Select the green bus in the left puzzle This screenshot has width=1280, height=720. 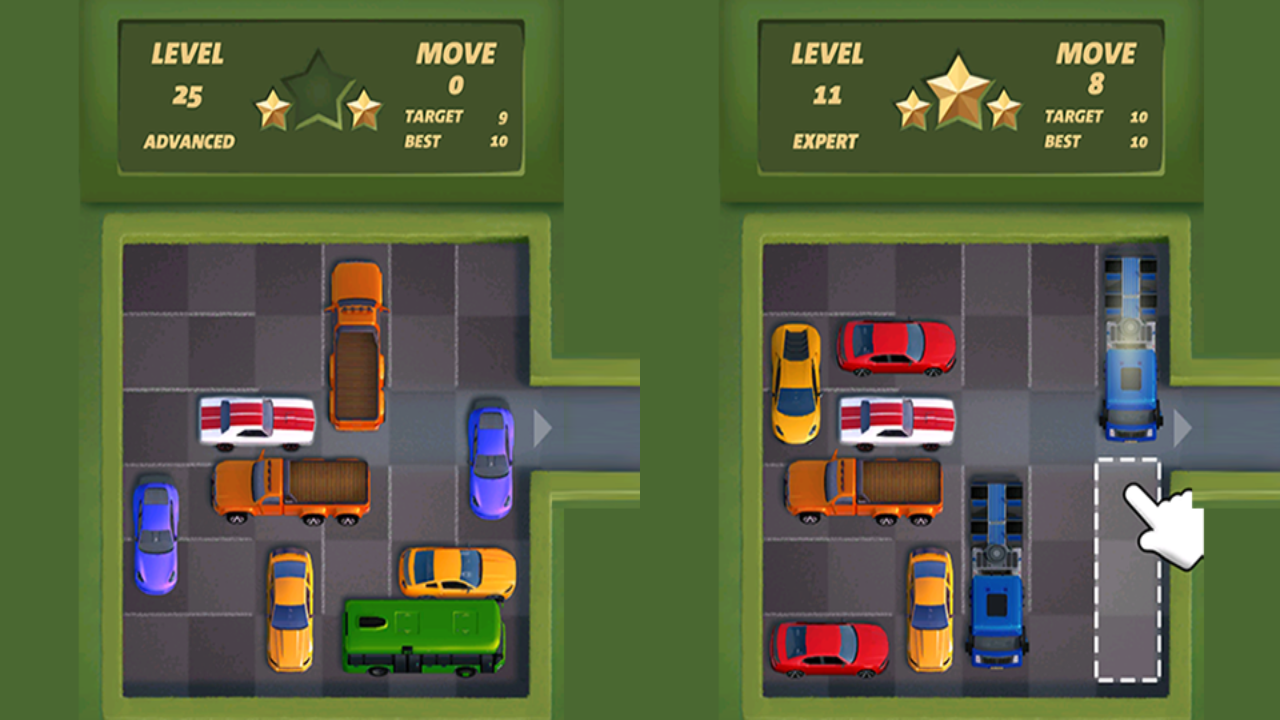point(425,635)
